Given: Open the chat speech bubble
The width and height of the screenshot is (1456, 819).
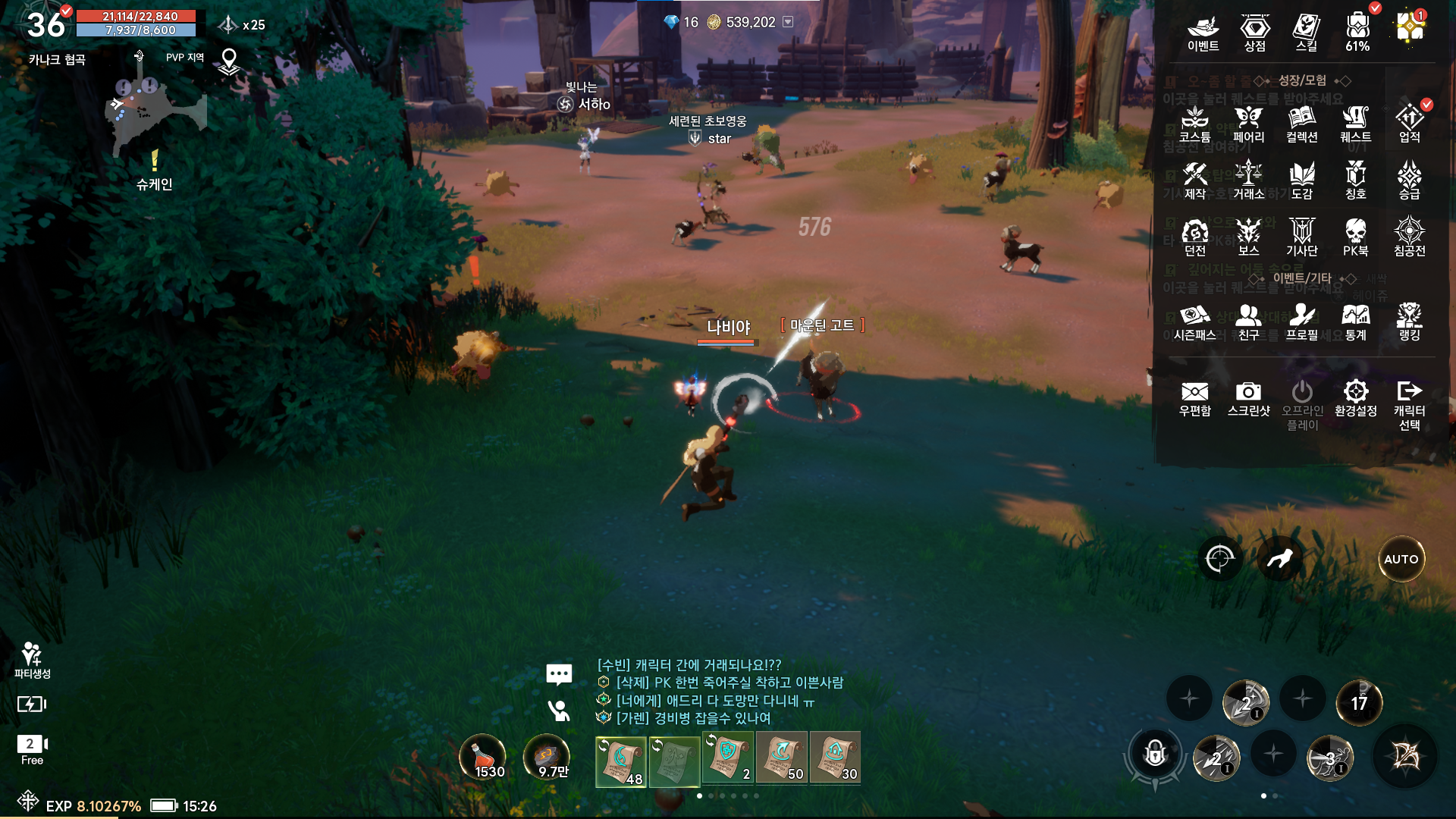Looking at the screenshot, I should coord(559,674).
